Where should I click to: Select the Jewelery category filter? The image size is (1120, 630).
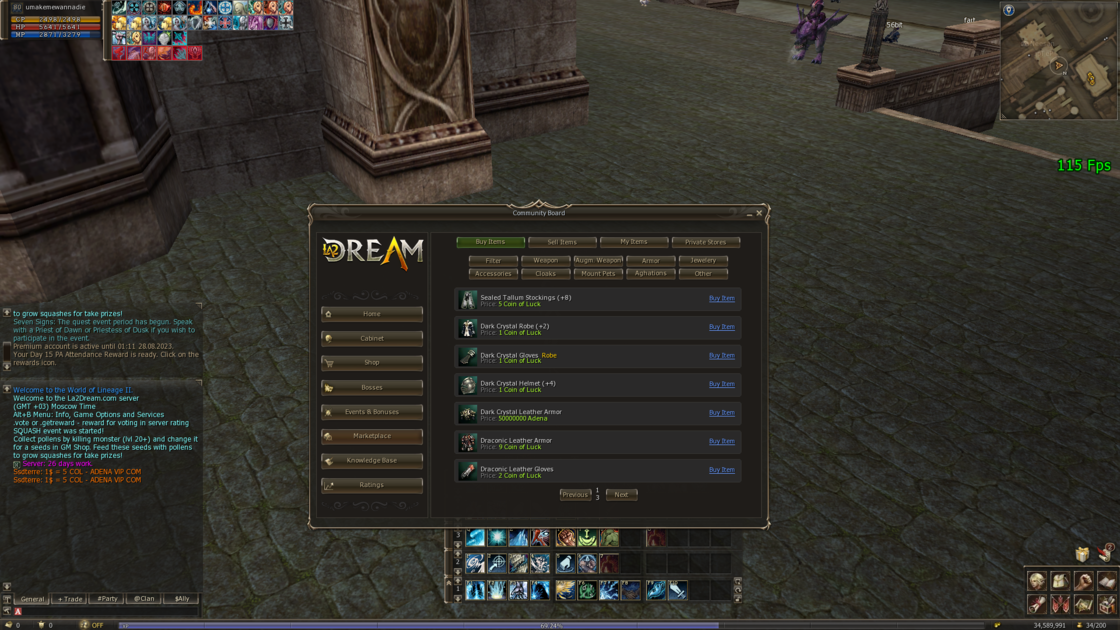tap(703, 260)
